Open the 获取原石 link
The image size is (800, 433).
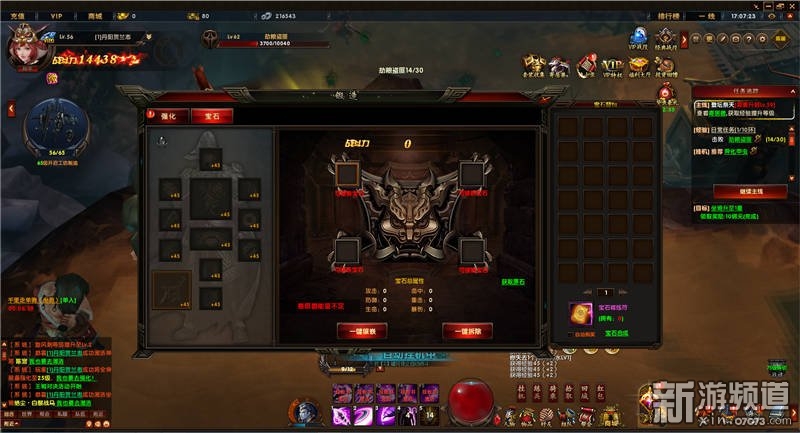tap(513, 283)
